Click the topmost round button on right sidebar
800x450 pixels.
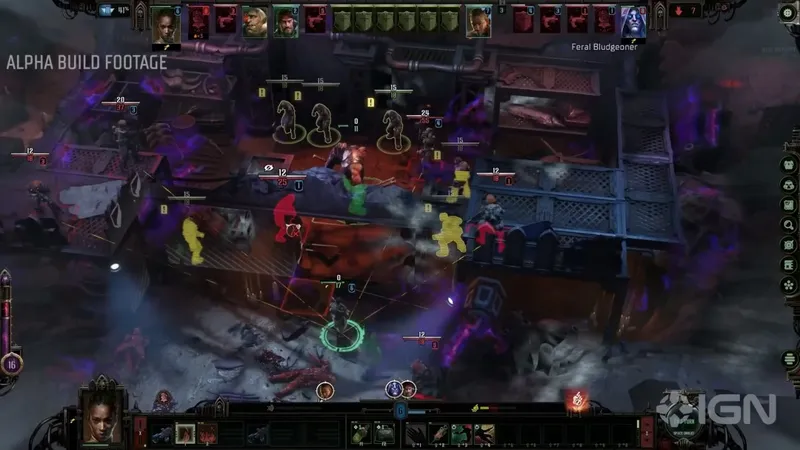[789, 165]
